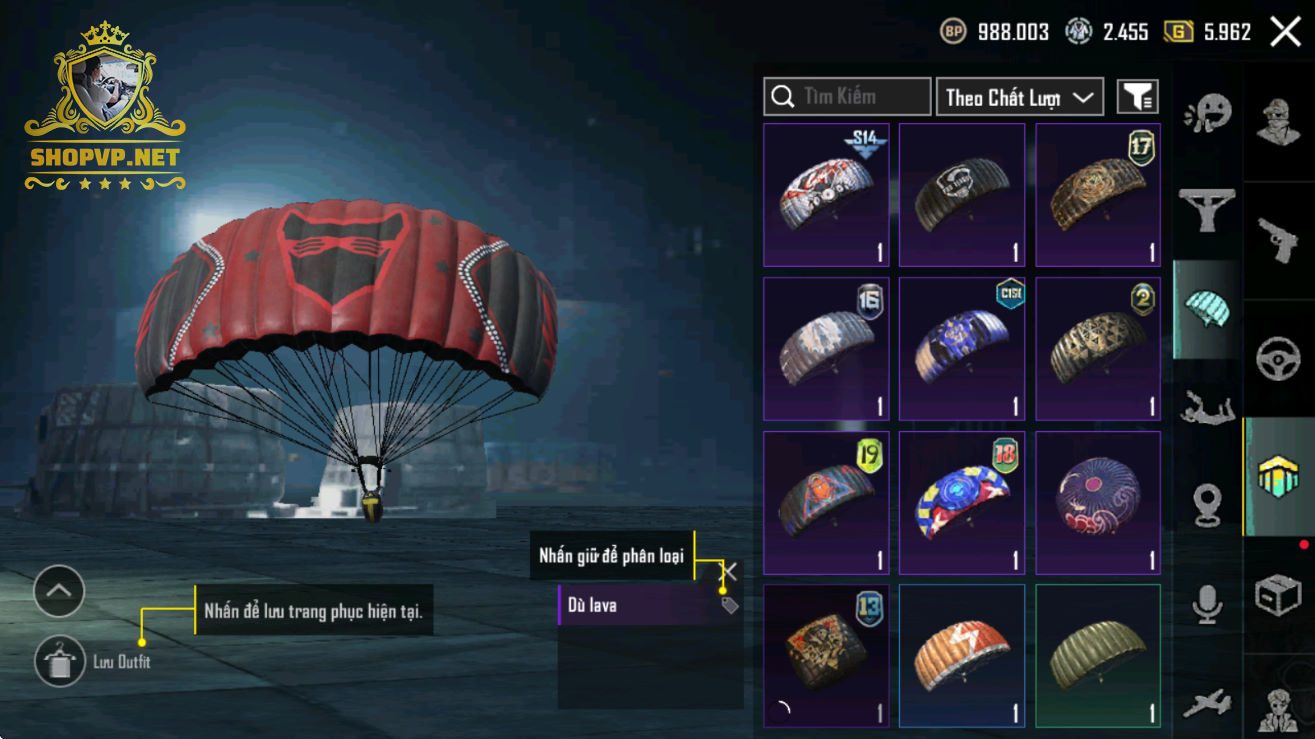Select the S14 season parachute

[826, 195]
